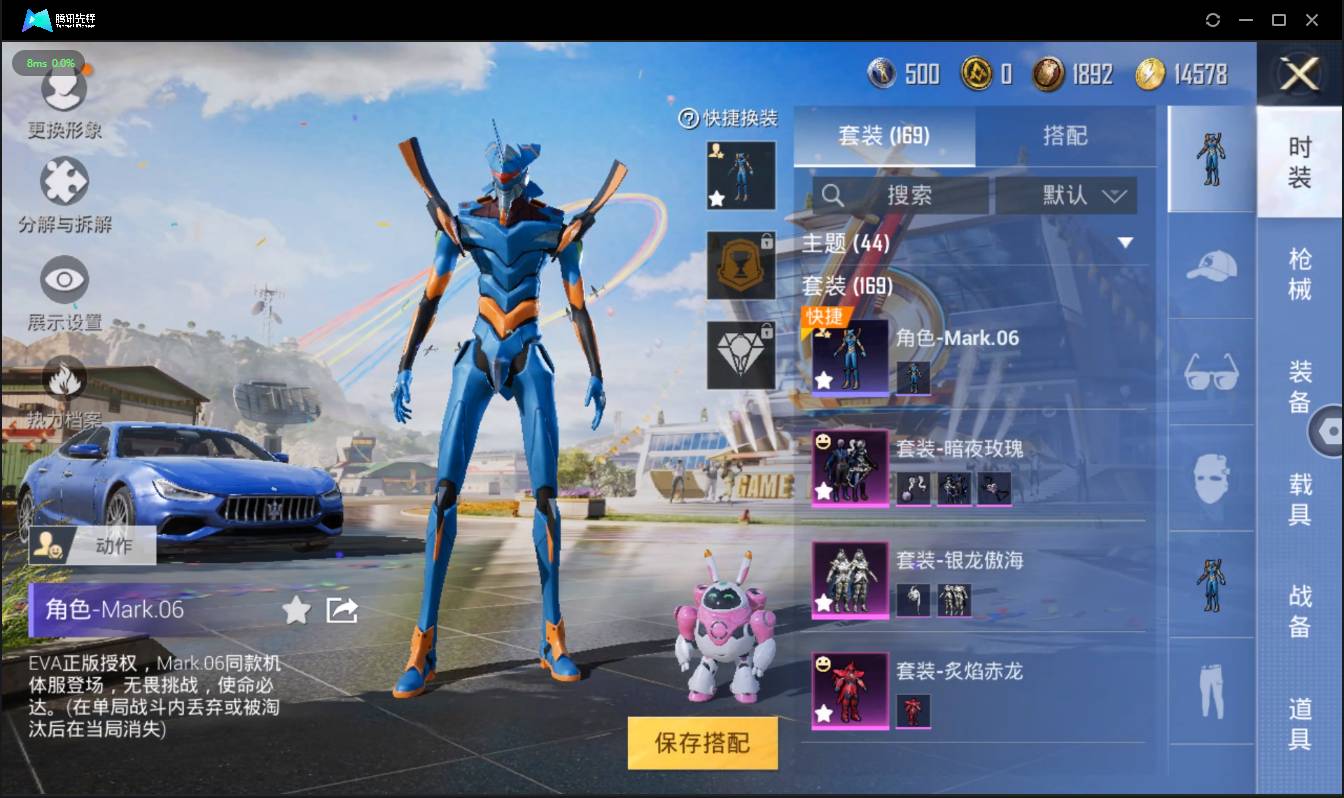Open the 动作 emote button
This screenshot has height=798, width=1344.
[x=92, y=545]
